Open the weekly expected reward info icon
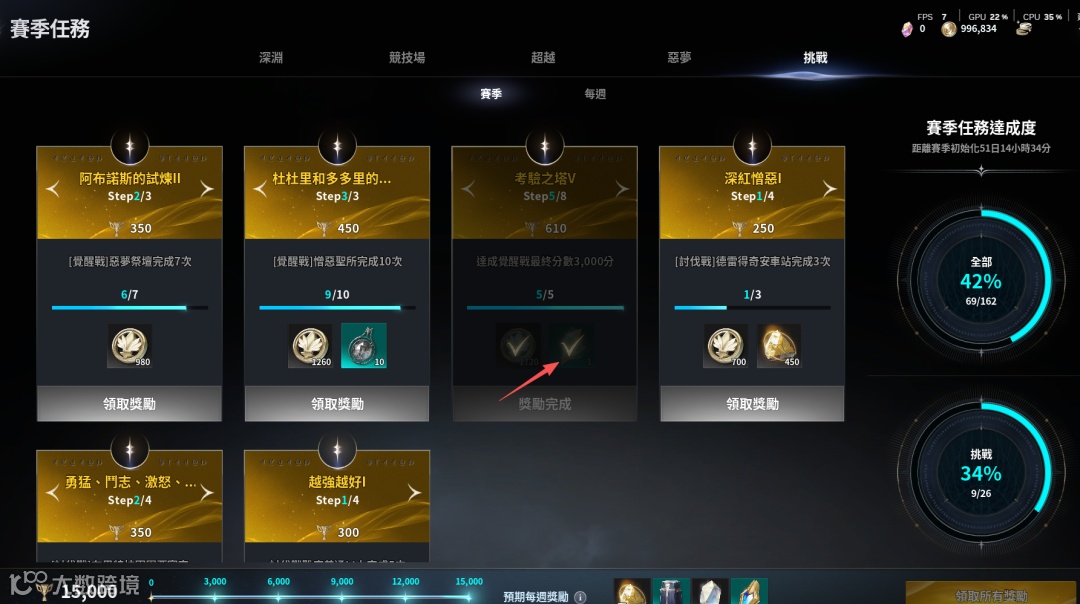This screenshot has width=1080, height=604. click(x=580, y=597)
